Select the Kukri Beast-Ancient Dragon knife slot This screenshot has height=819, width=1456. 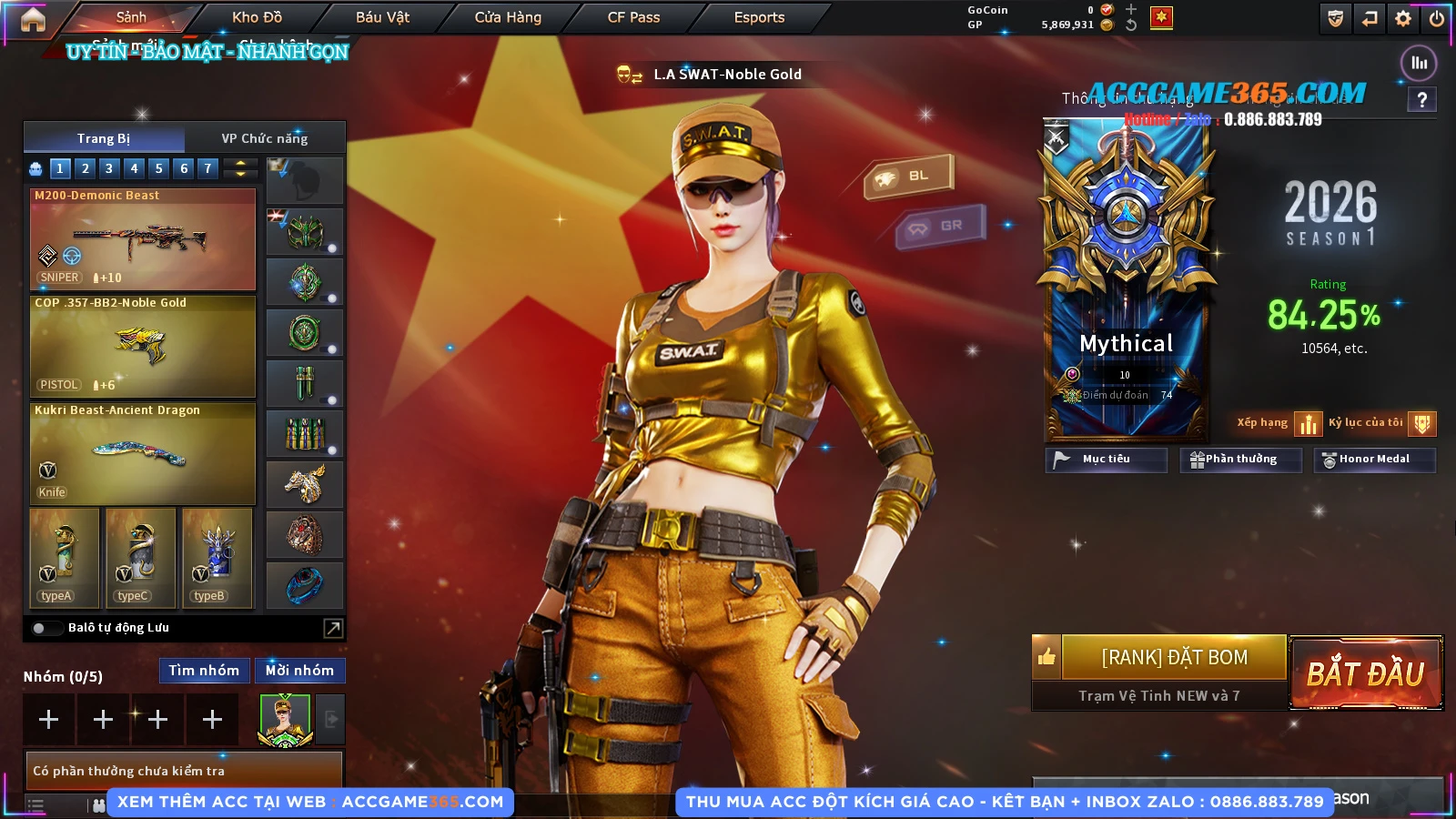click(143, 453)
